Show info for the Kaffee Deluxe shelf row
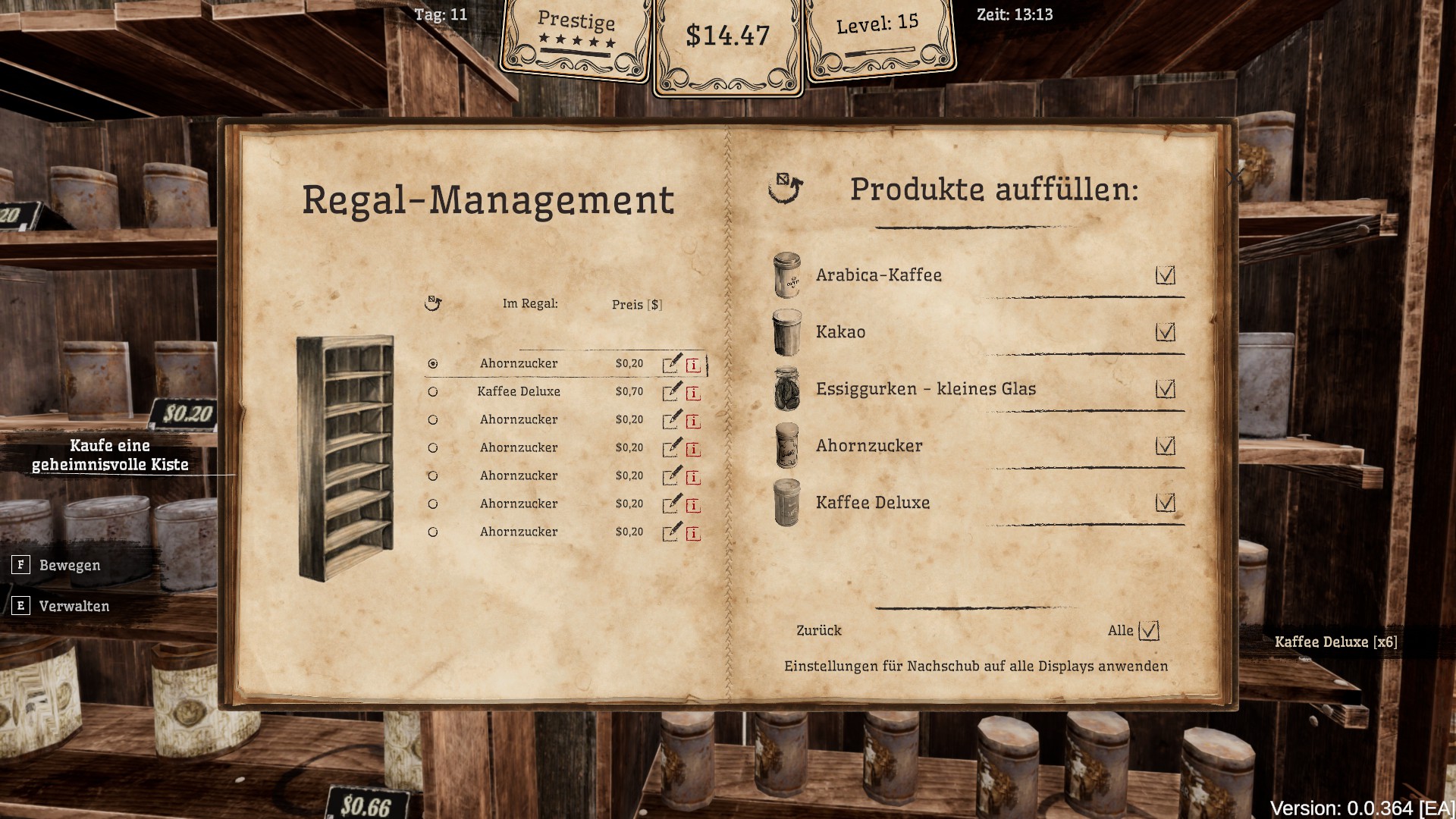Viewport: 1456px width, 819px height. click(x=693, y=394)
